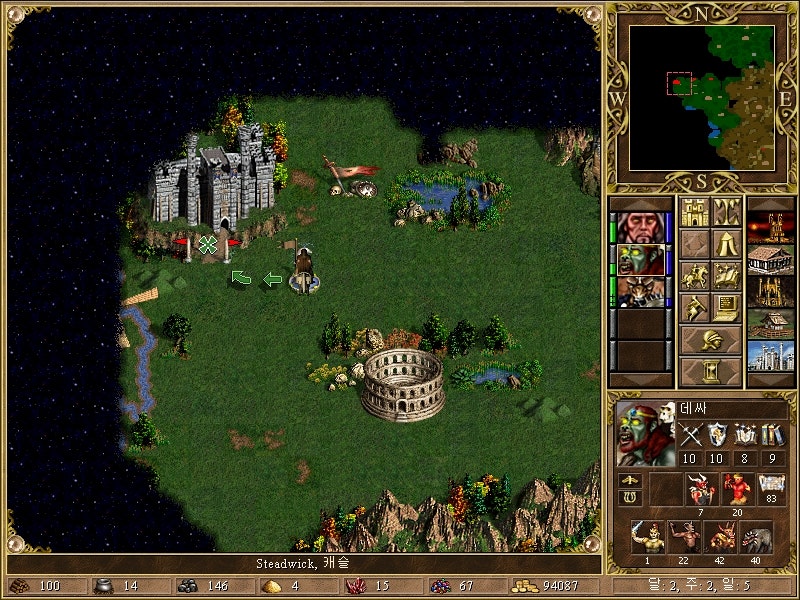Screen dimensions: 800x600
Task: Open the spellbook cast spell button
Action: (726, 275)
